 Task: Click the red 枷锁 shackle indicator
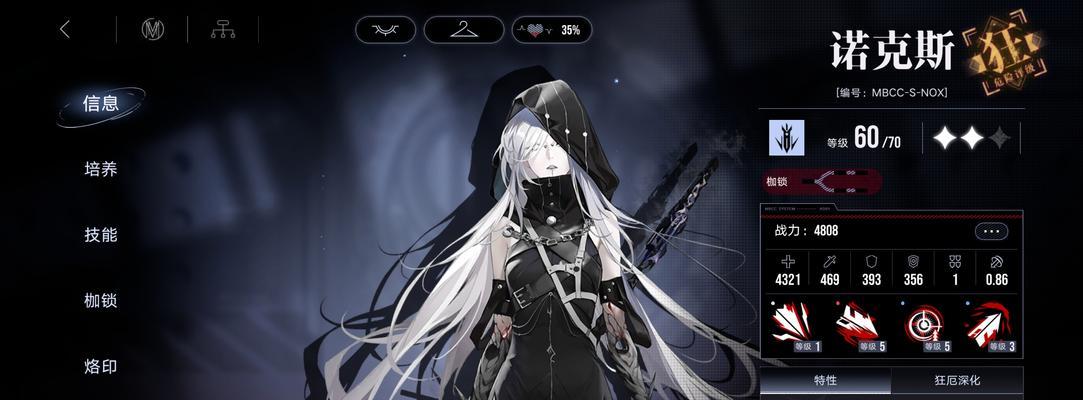point(824,182)
